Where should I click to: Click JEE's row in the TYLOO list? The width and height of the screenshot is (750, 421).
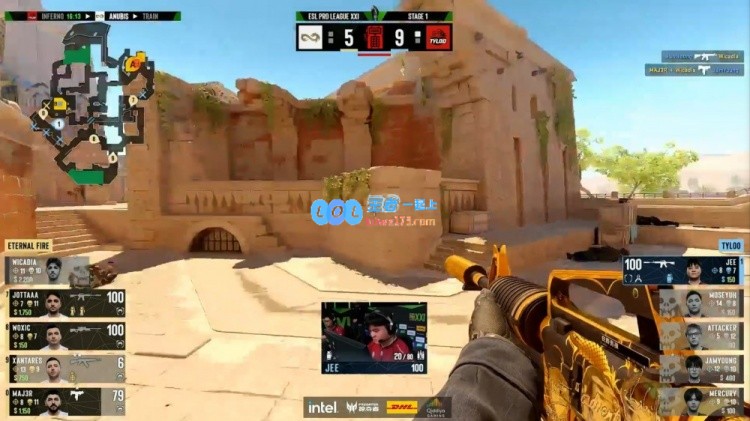click(x=683, y=271)
